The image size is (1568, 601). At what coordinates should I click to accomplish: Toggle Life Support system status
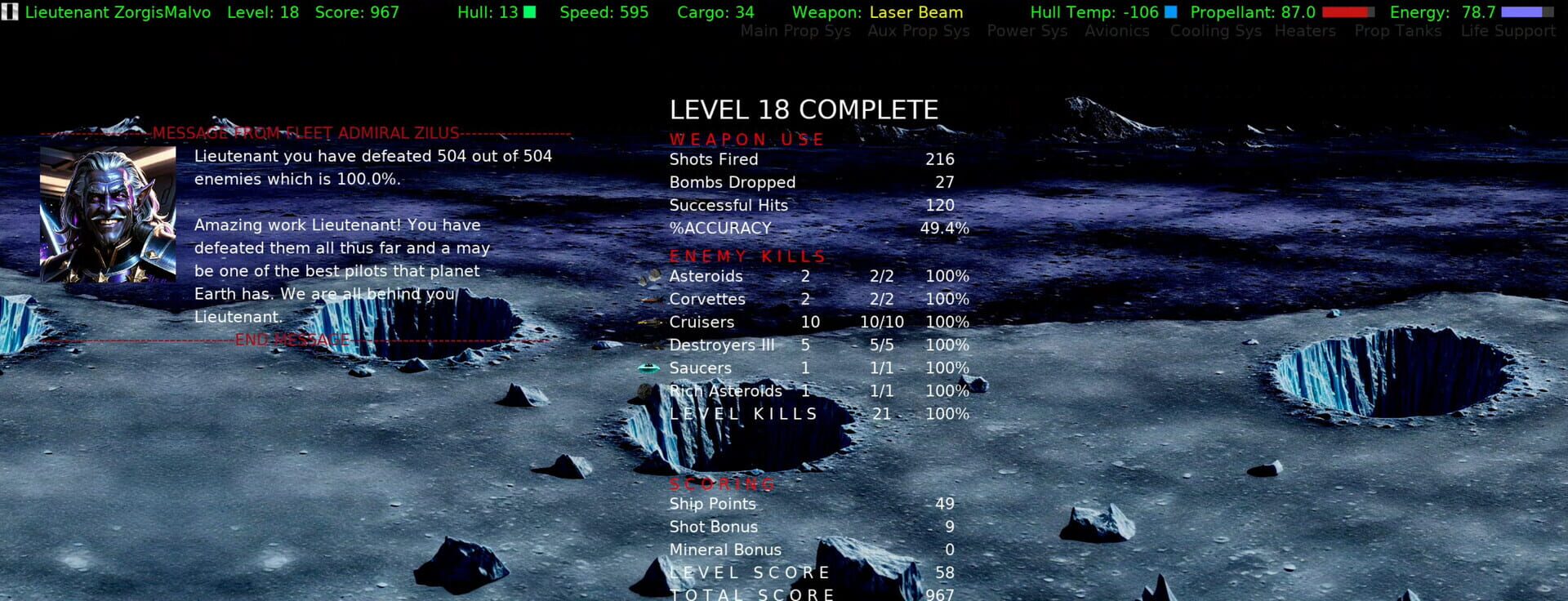point(1509,31)
